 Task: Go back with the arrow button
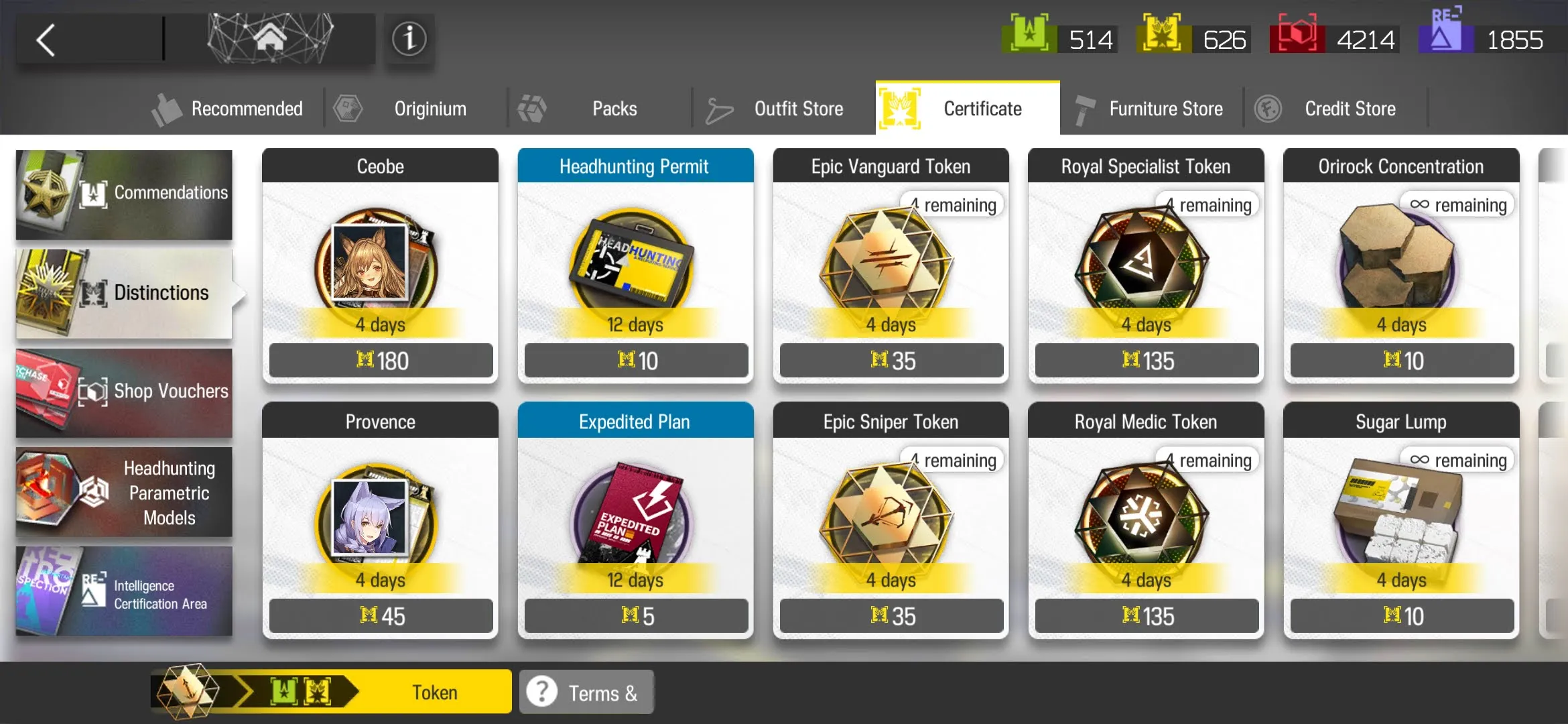coord(46,40)
